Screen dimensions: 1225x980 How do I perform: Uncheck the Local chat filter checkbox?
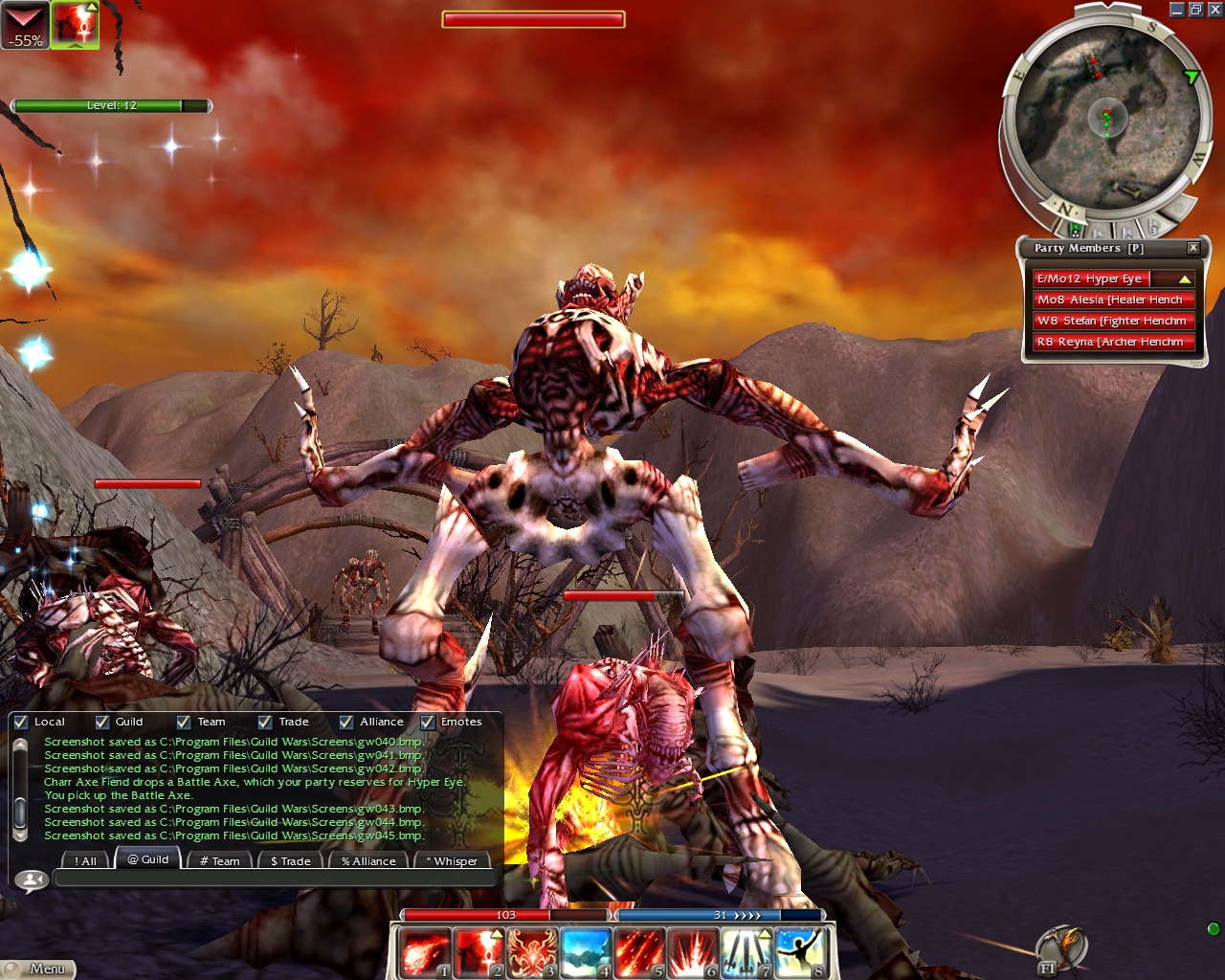coord(21,723)
